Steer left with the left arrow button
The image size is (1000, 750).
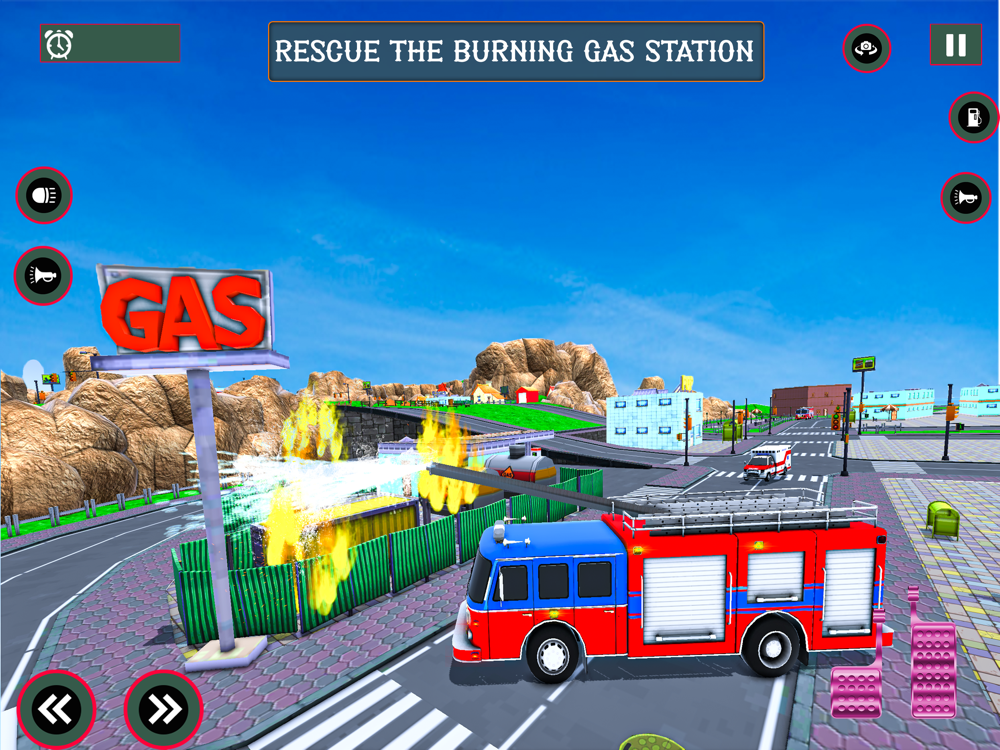[56, 709]
